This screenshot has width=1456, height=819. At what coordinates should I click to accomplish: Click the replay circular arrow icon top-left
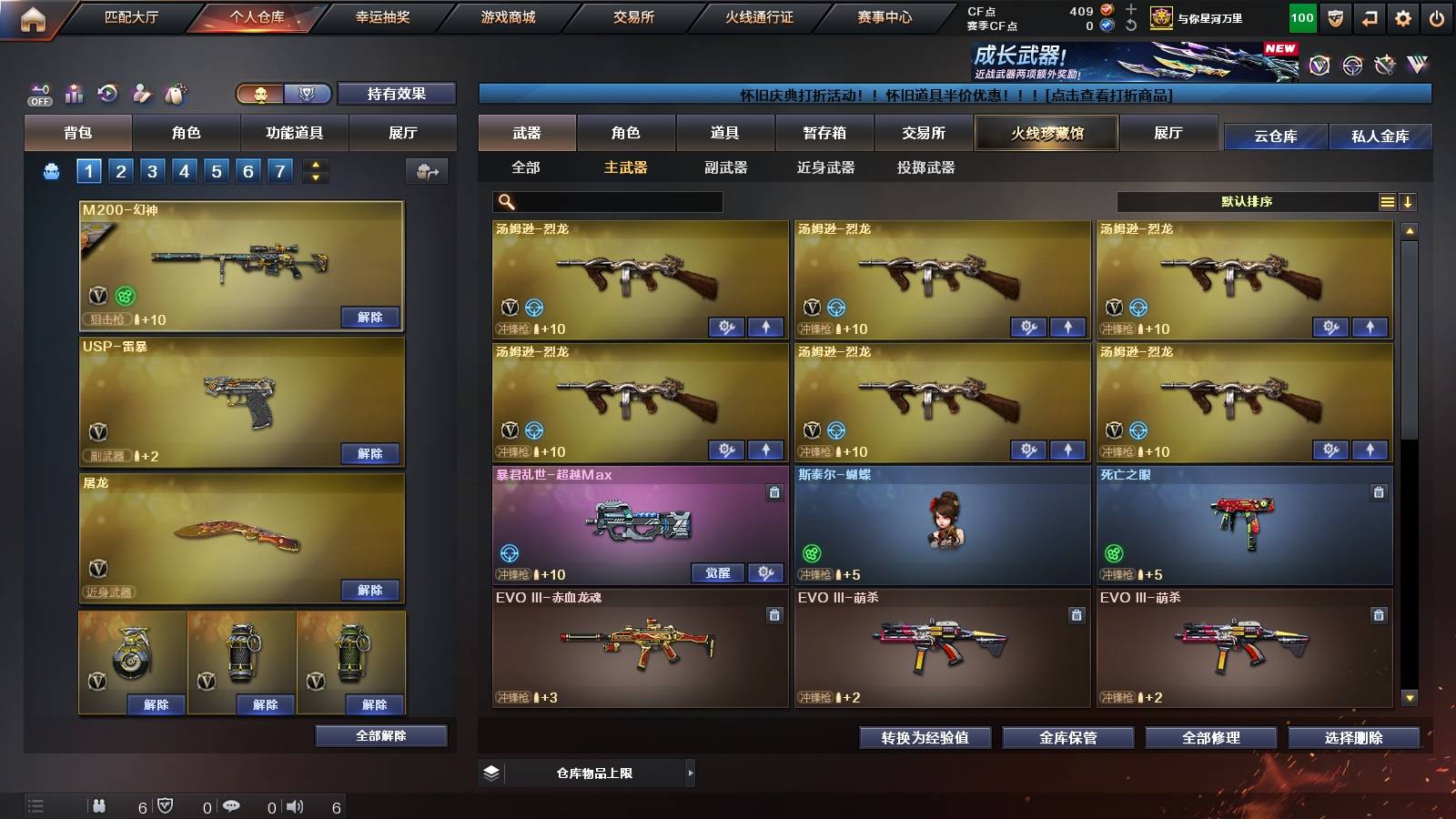pyautogui.click(x=108, y=93)
